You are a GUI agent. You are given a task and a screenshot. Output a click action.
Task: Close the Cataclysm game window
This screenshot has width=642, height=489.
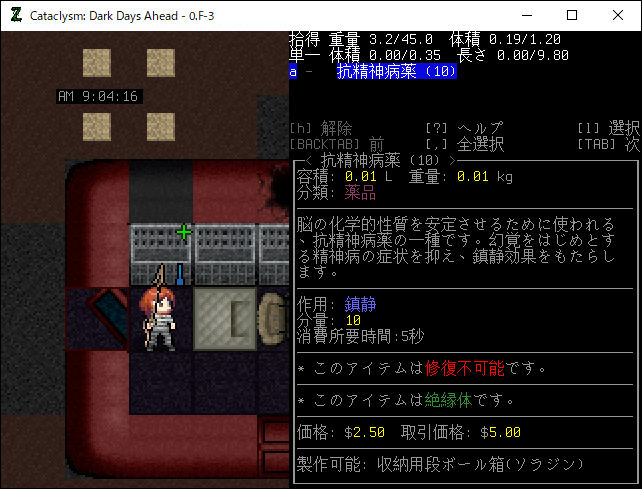[x=618, y=16]
